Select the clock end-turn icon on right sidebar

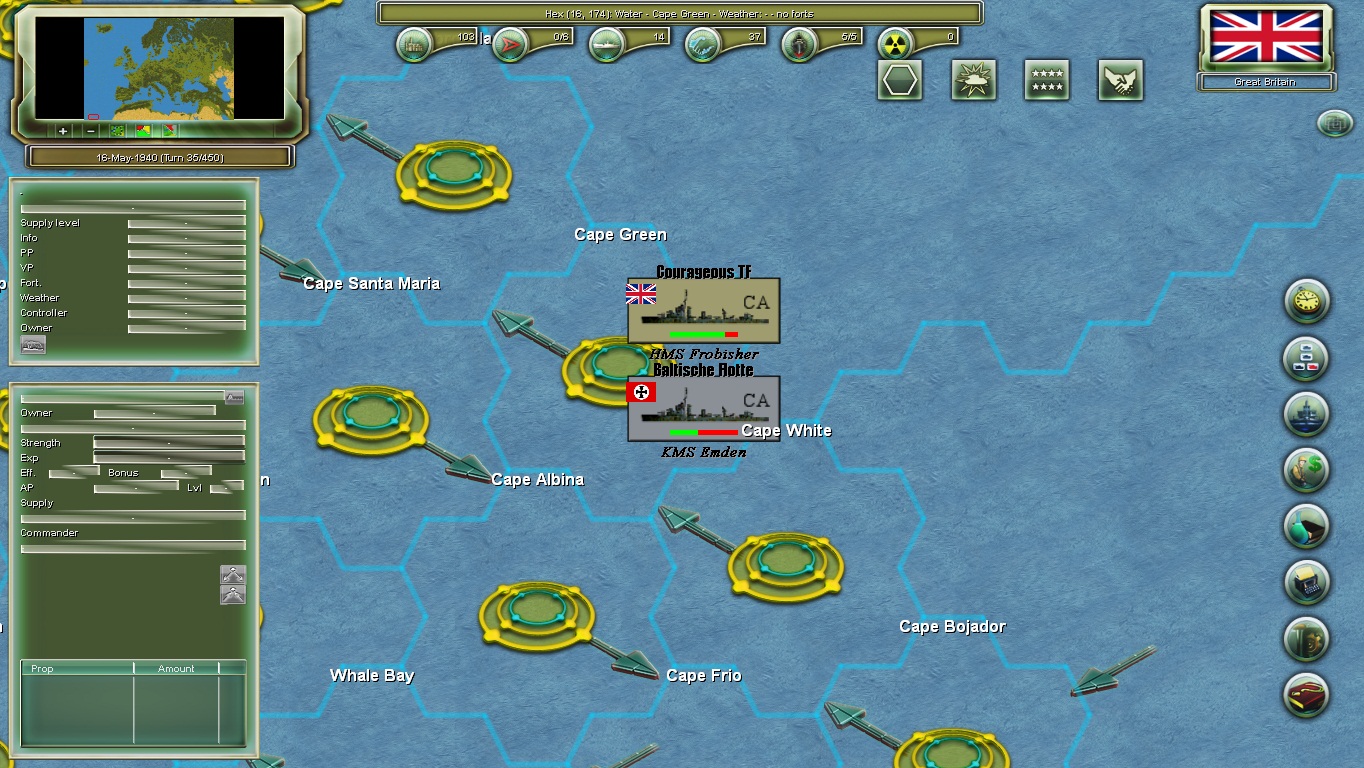pyautogui.click(x=1307, y=302)
